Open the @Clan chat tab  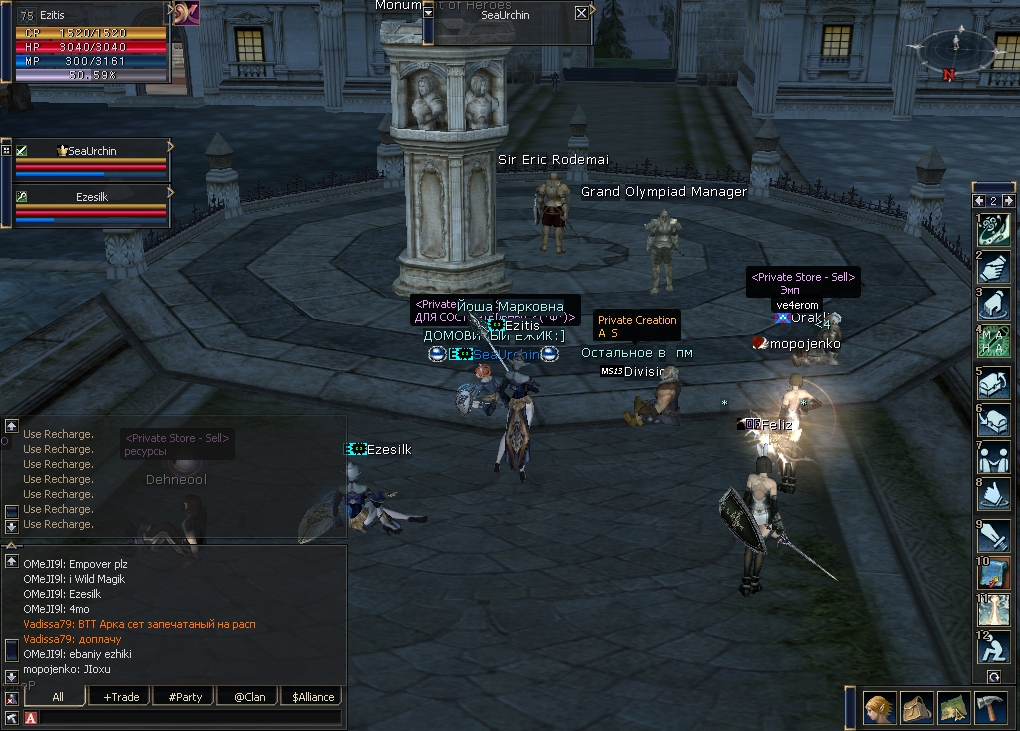click(x=249, y=696)
